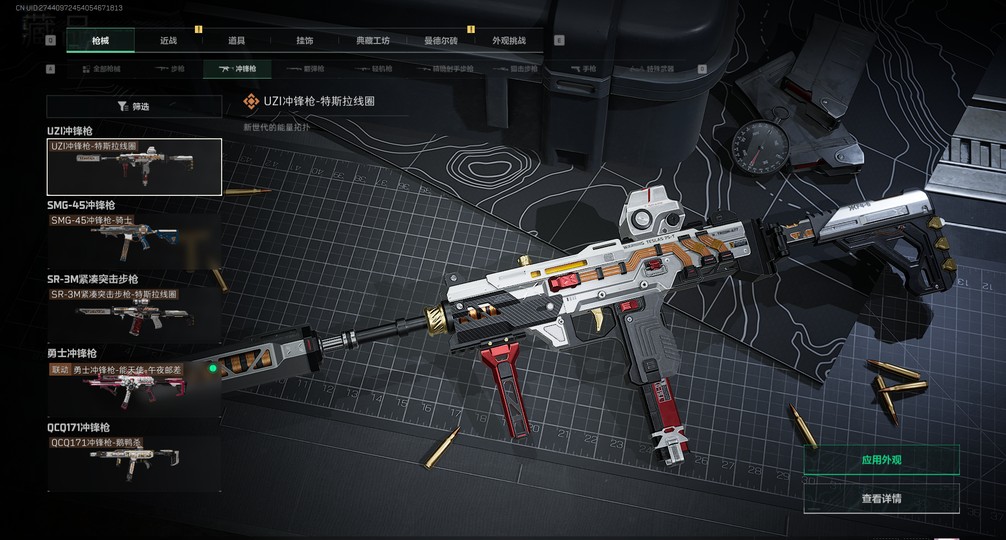Open the 外观挑战 tab
1006x540 pixels.
coord(508,40)
